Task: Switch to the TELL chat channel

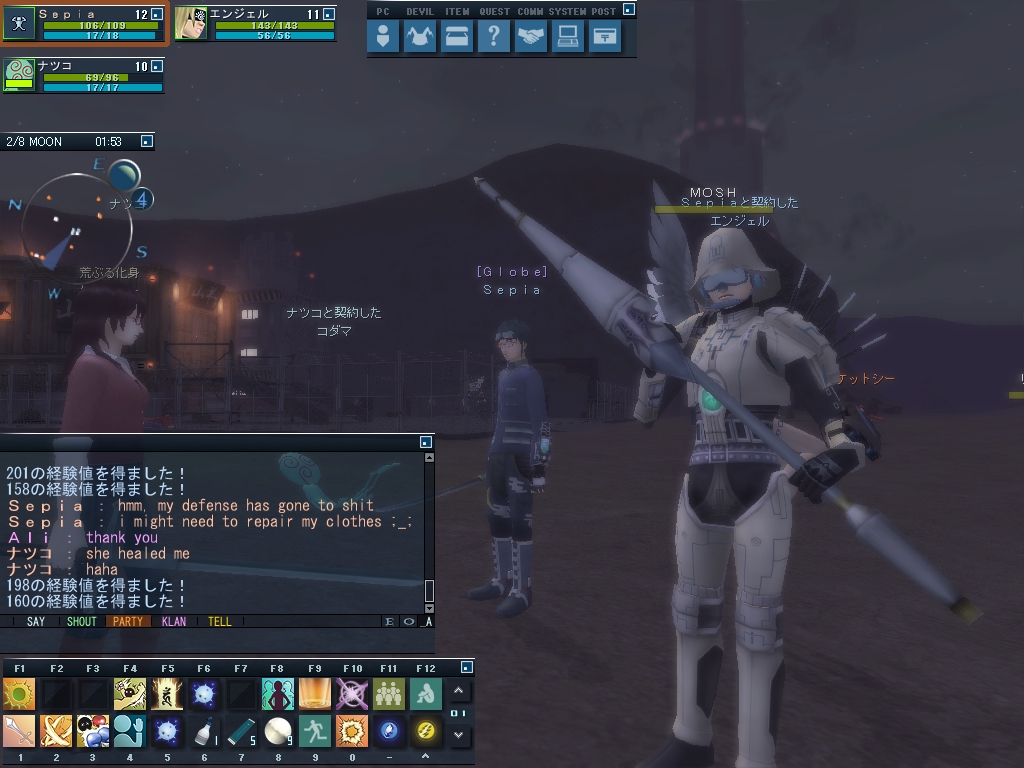Action: (219, 621)
